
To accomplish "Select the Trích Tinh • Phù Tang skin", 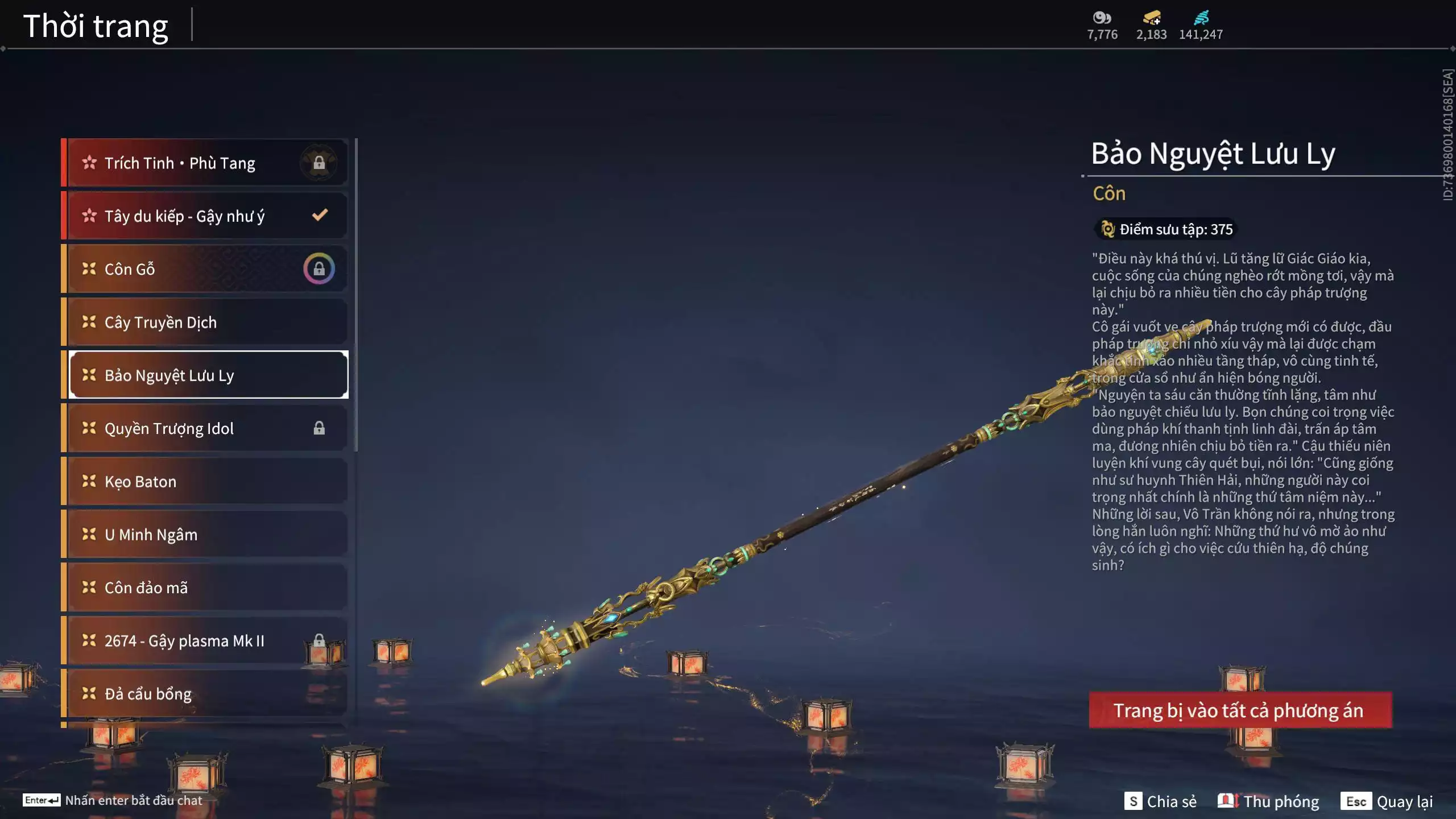I will coord(208,163).
